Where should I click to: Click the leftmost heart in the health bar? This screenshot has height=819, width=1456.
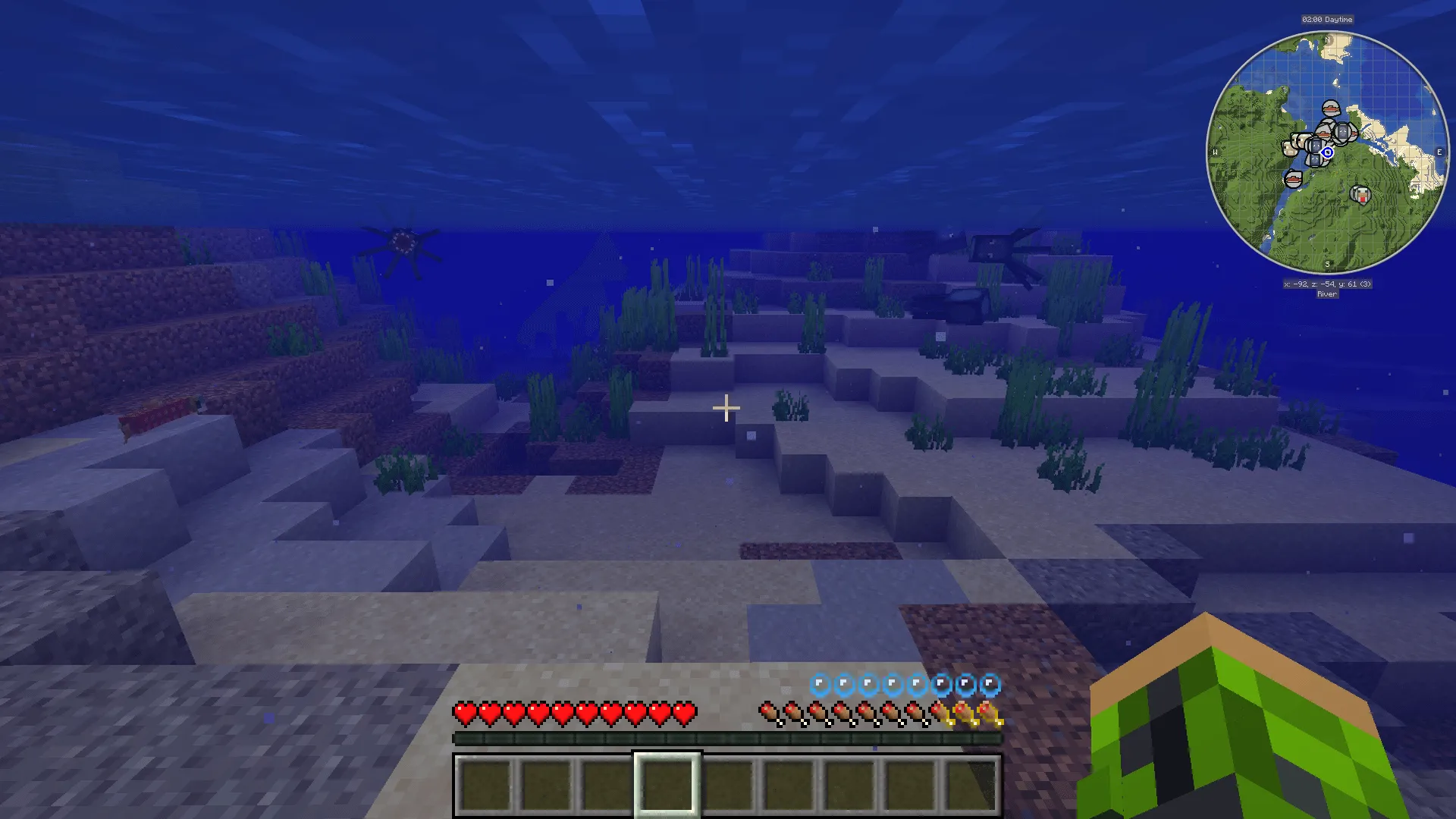[464, 714]
